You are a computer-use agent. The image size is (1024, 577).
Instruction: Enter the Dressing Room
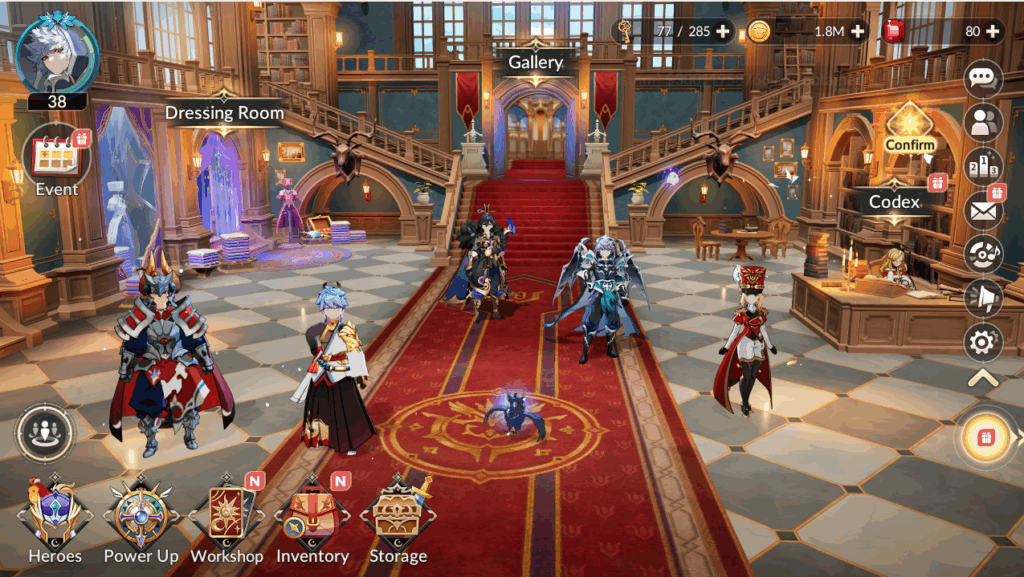224,113
